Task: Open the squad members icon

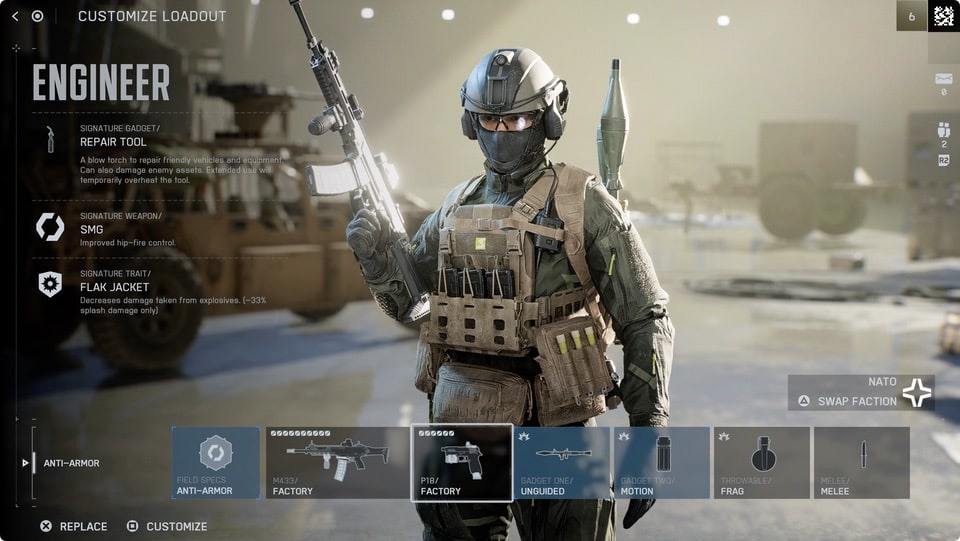Action: 943,130
